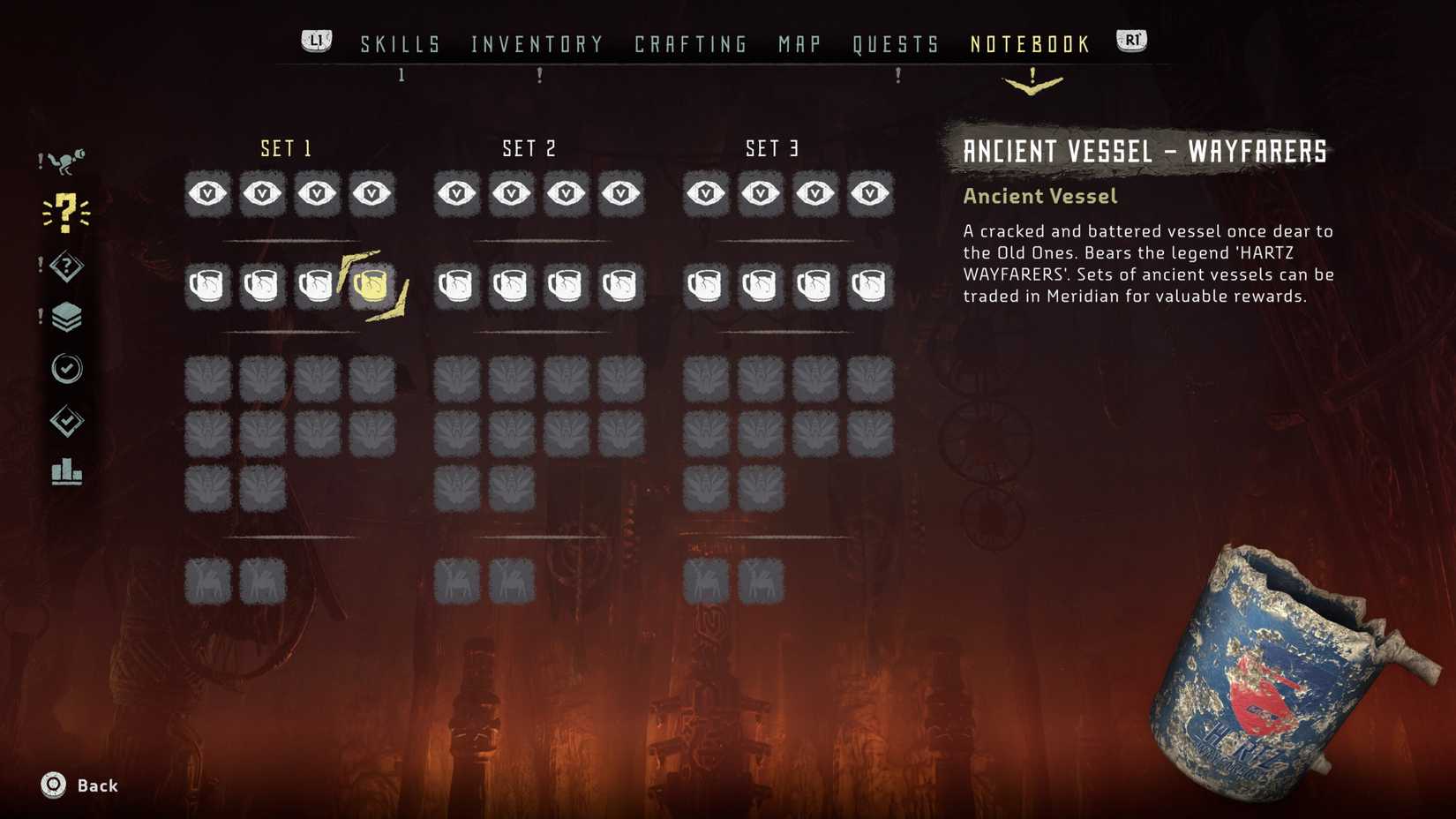Select the first white mug in Set 2

[x=455, y=284]
